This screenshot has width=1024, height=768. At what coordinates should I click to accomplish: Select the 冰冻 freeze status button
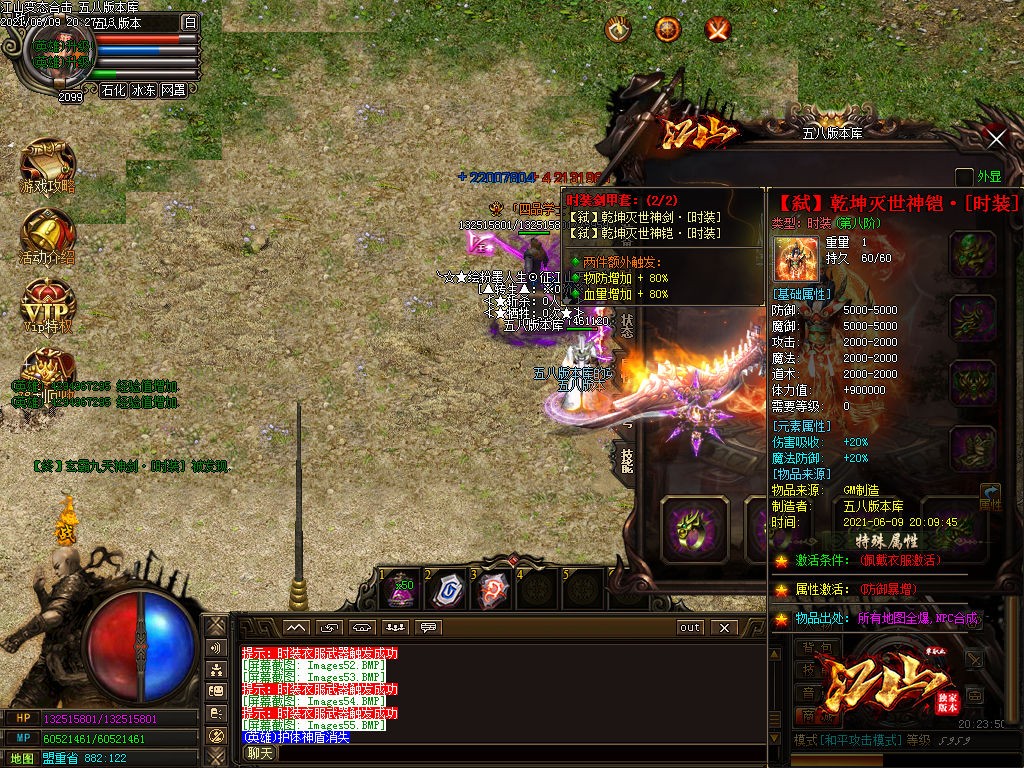(x=143, y=90)
